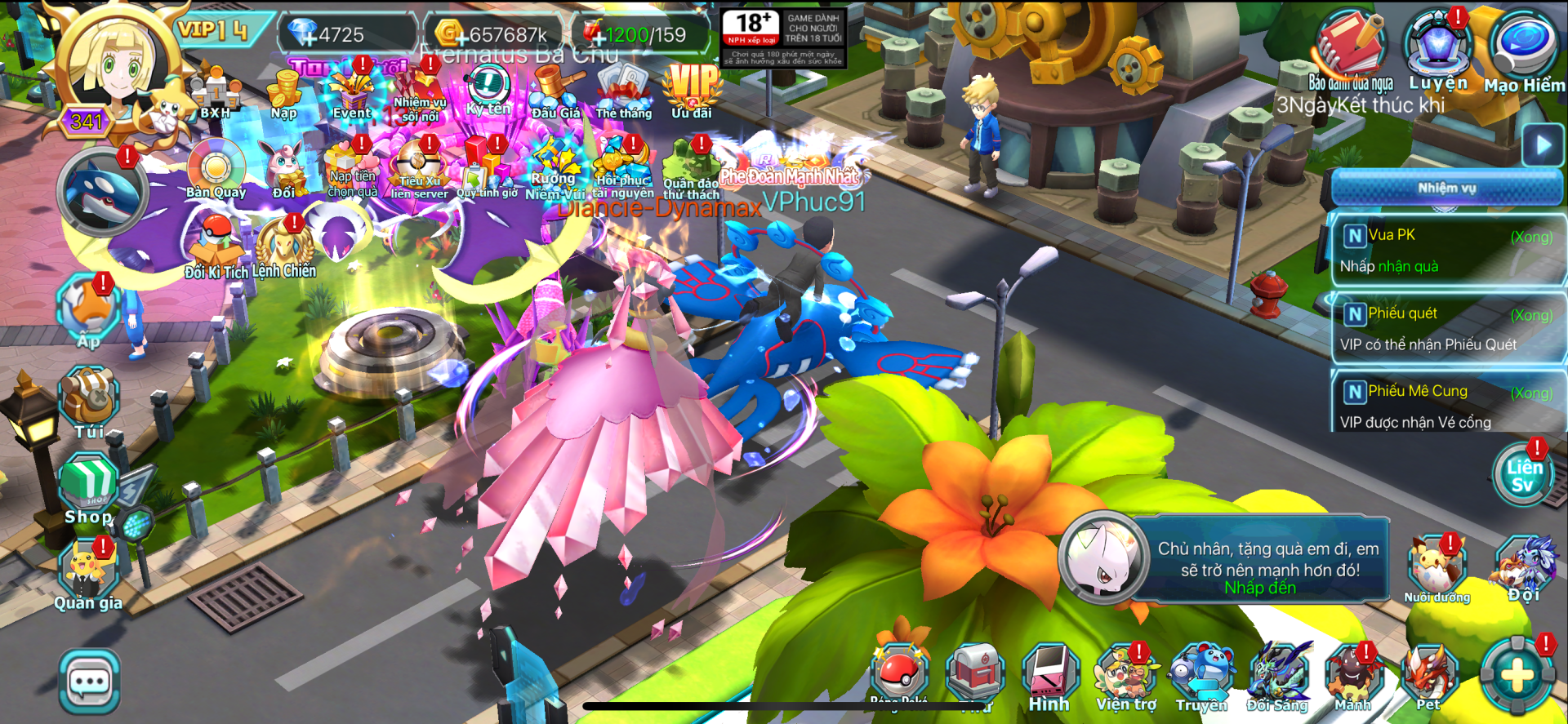Spin the Bàn Quay wheel icon
The width and height of the screenshot is (1568, 724).
point(216,169)
